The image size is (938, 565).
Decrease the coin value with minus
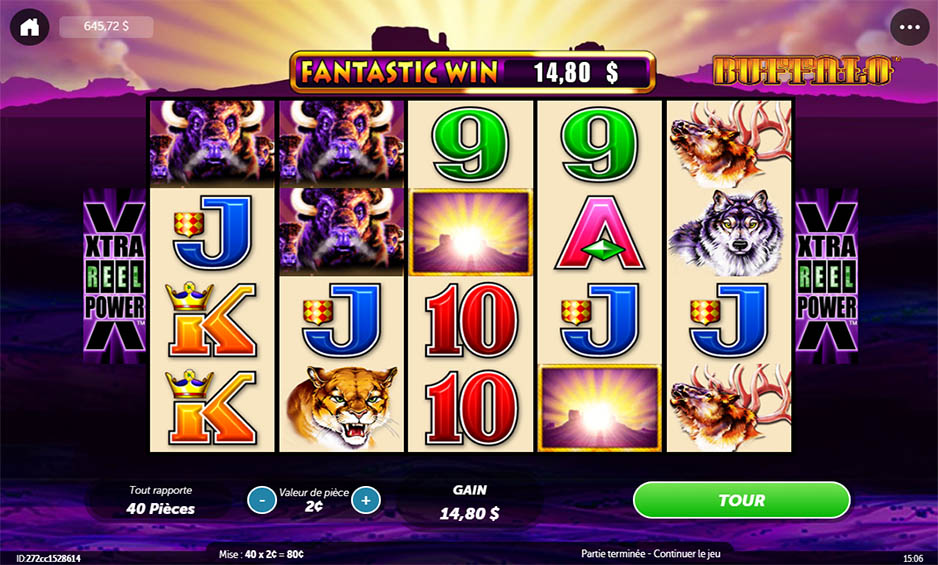point(262,500)
